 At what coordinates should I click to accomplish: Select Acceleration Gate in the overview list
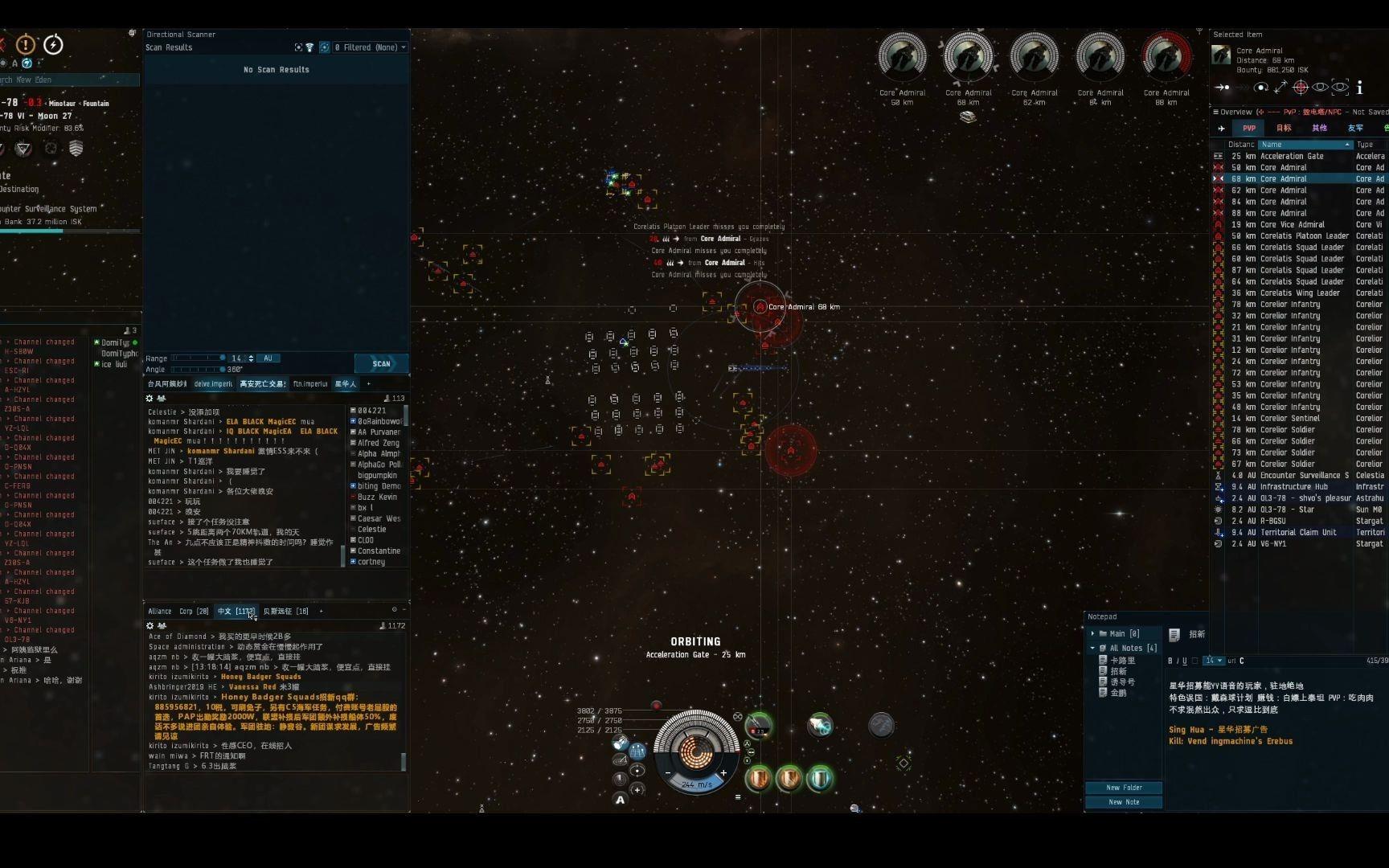point(1292,157)
